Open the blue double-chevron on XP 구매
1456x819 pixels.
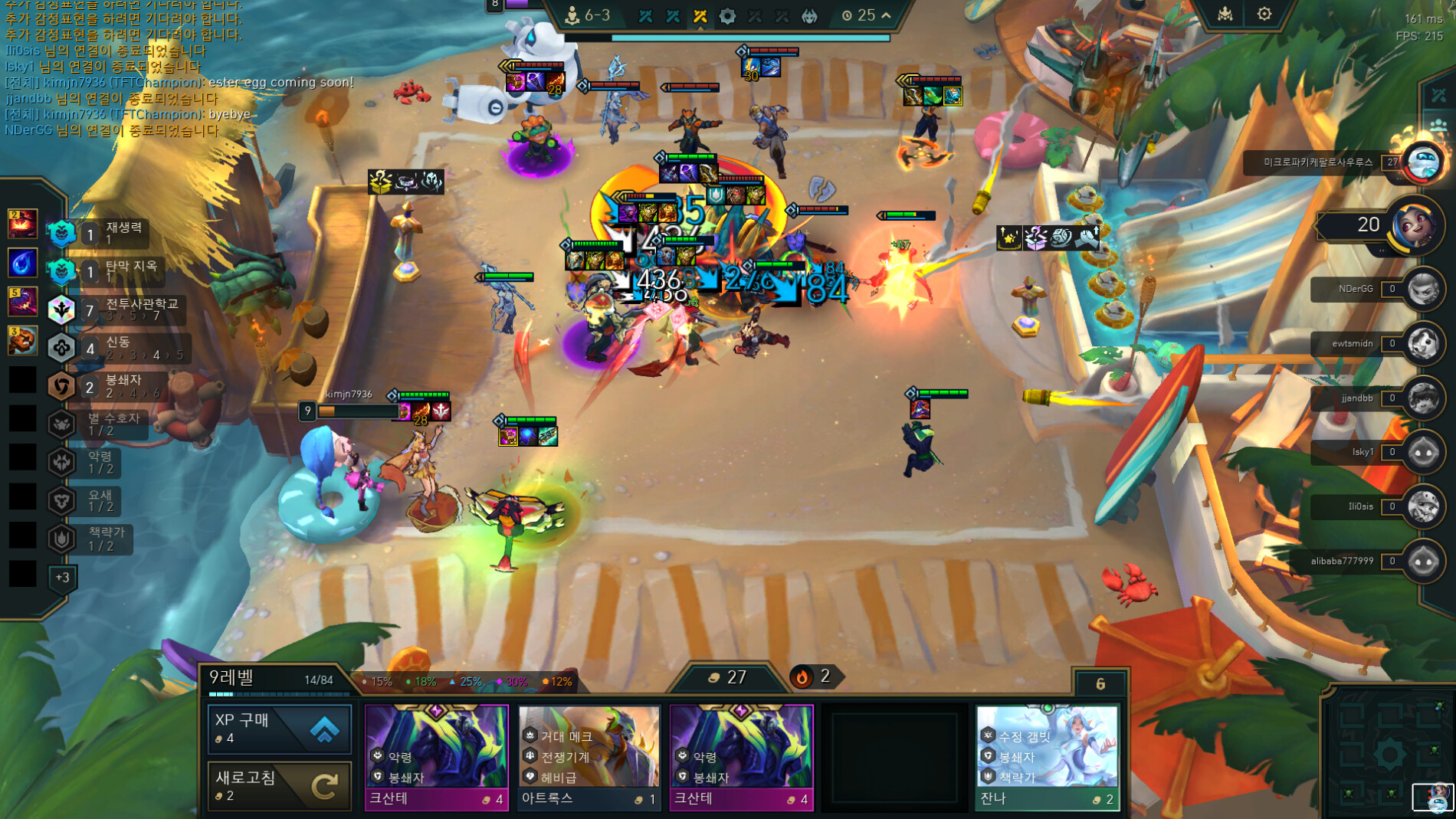(x=325, y=729)
